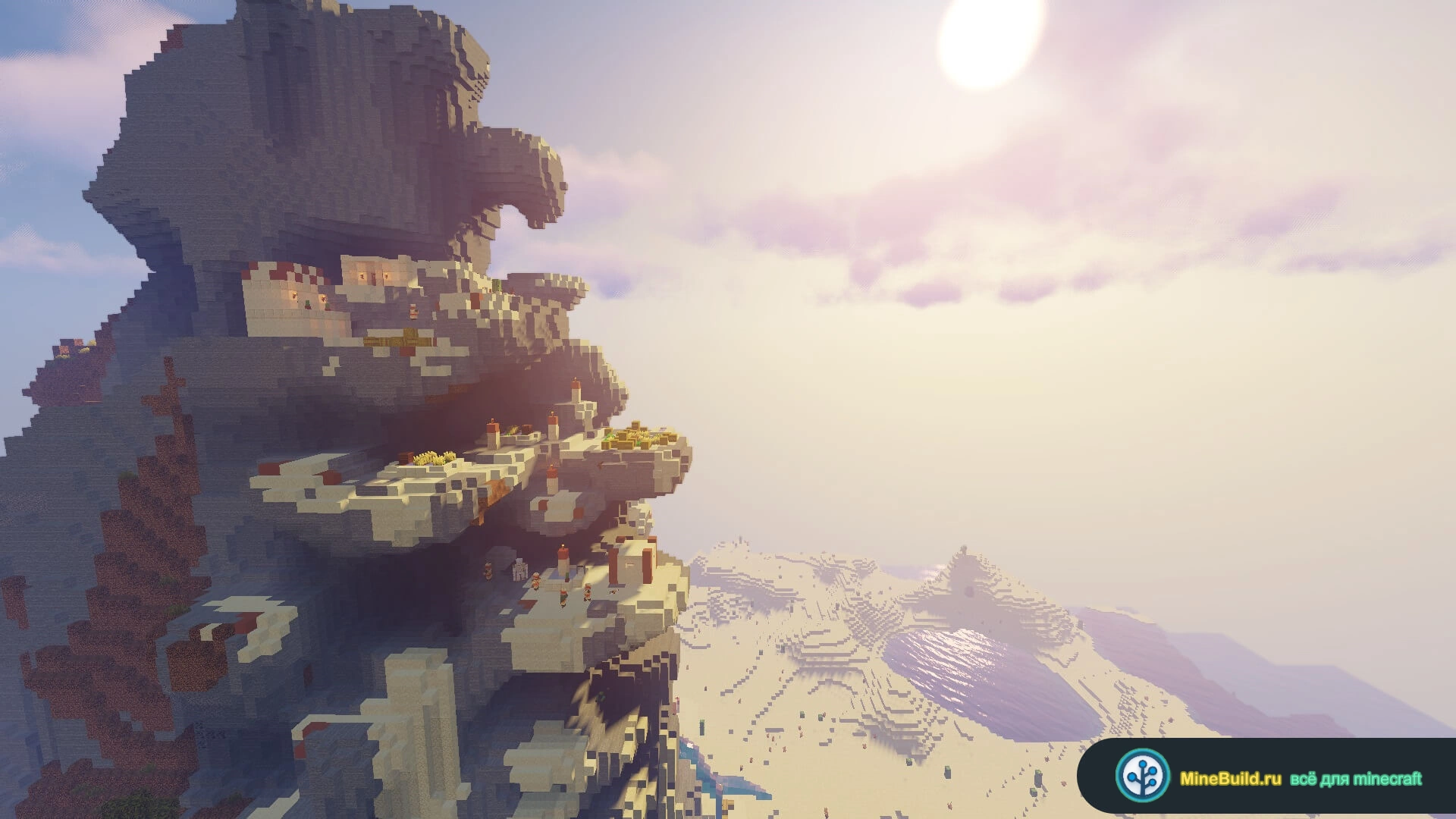Click the MineBuild.ru watermark link text

(1230, 779)
